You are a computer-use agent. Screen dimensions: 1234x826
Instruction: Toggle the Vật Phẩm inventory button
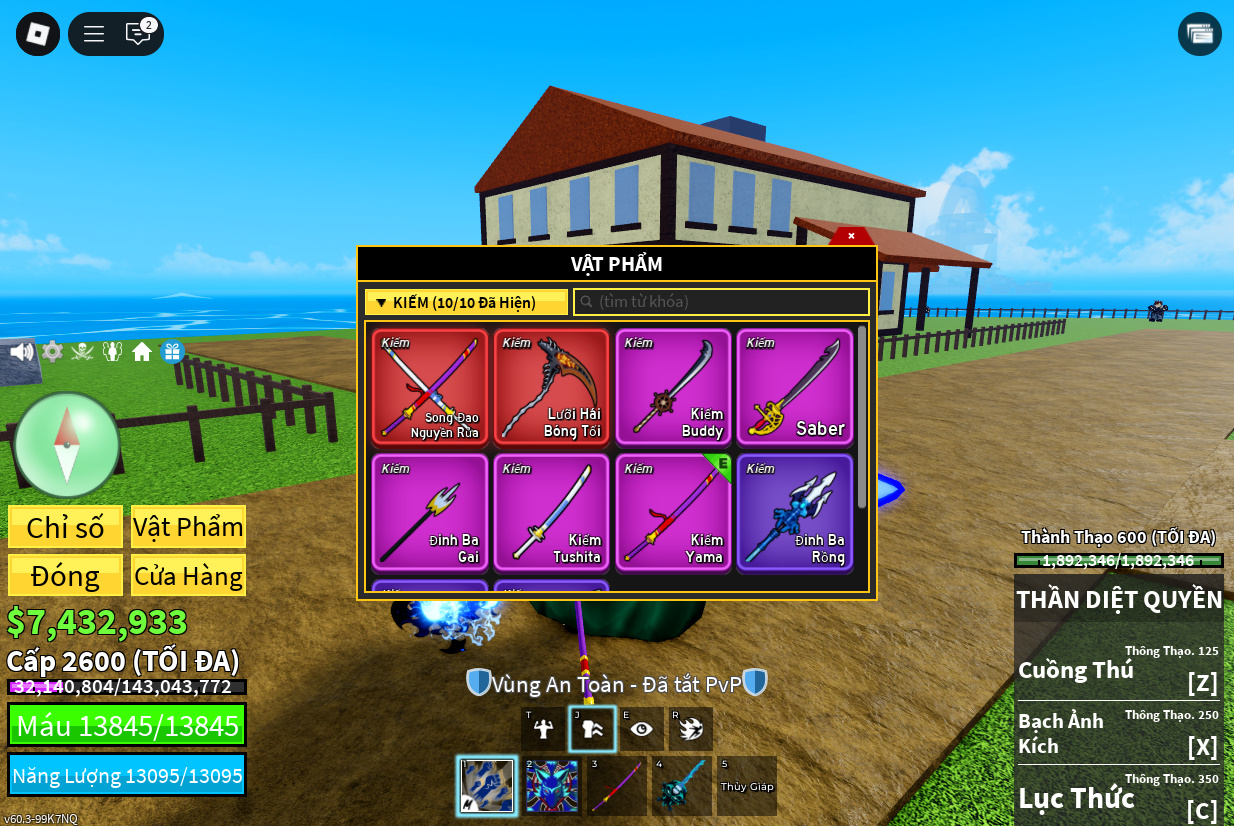tap(189, 527)
